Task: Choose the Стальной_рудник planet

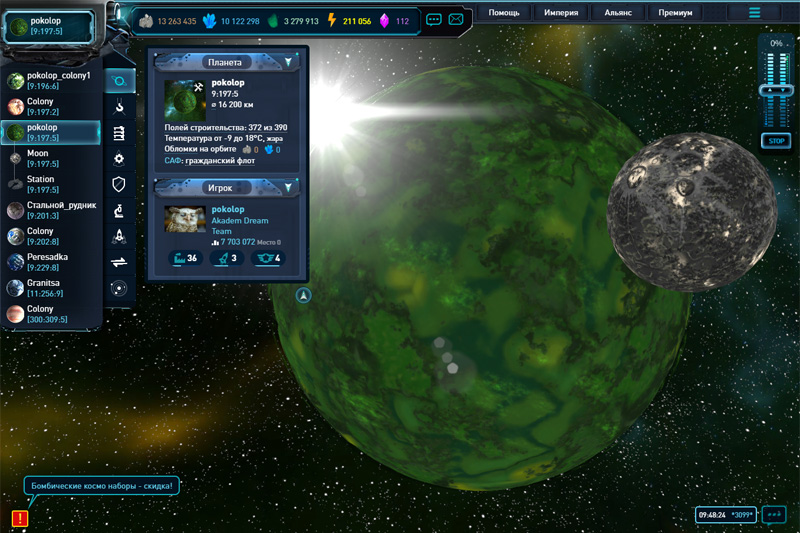Action: click(x=52, y=211)
